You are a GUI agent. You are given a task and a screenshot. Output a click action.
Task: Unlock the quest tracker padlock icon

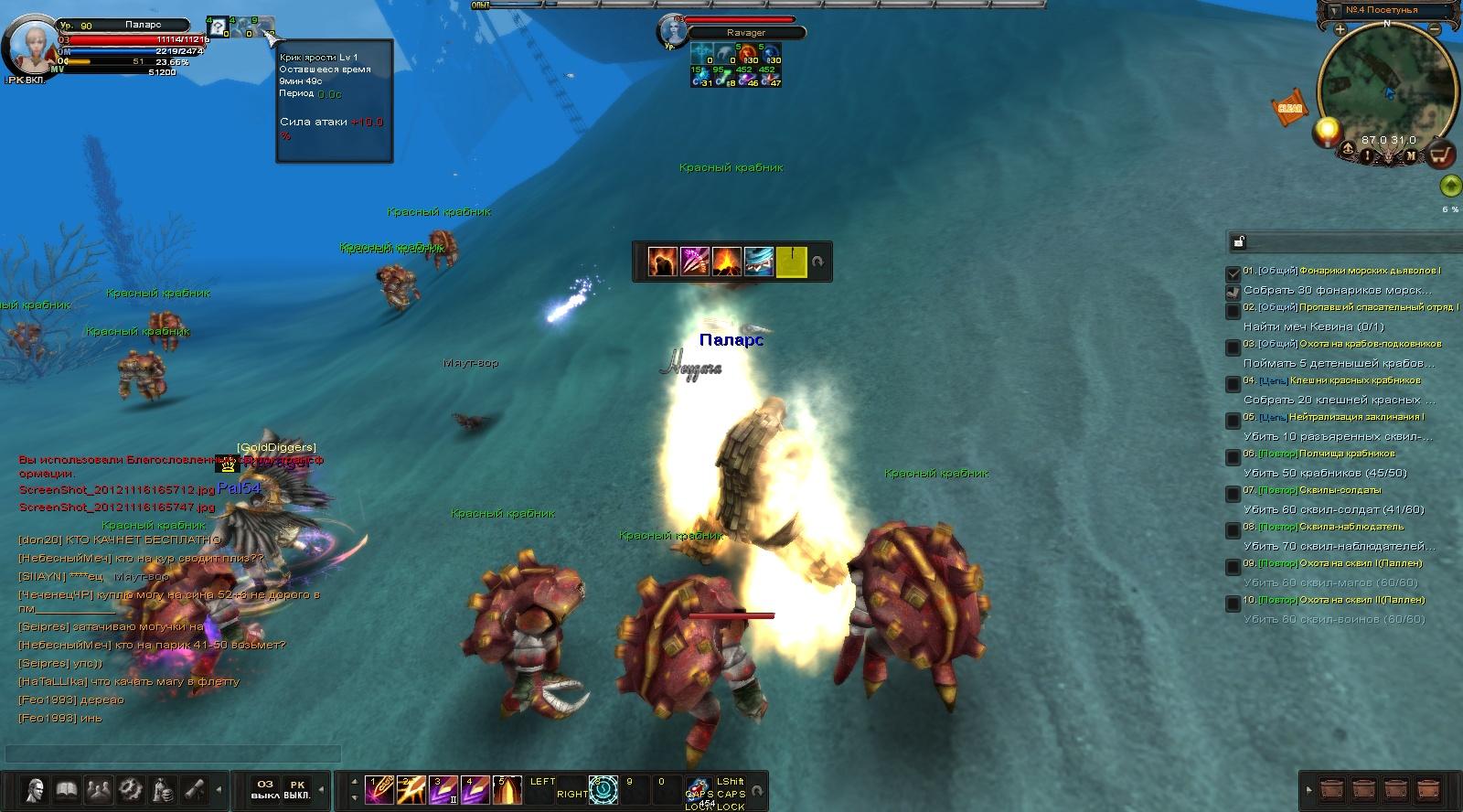click(1239, 242)
